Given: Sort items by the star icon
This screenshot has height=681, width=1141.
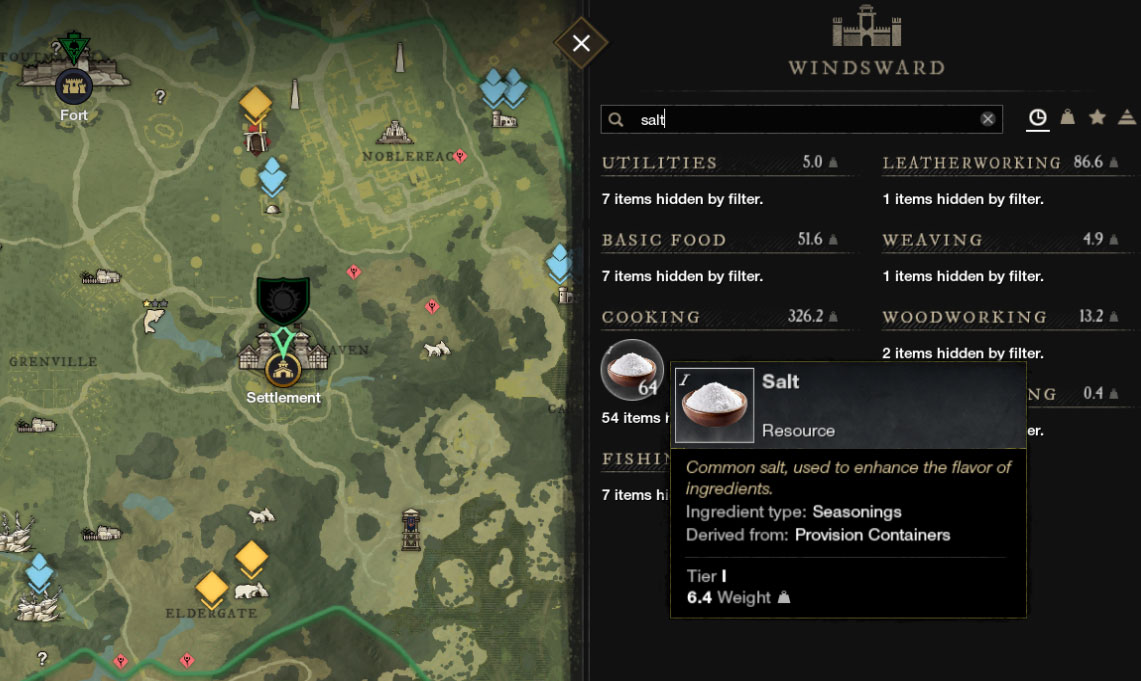Looking at the screenshot, I should coord(1097,118).
